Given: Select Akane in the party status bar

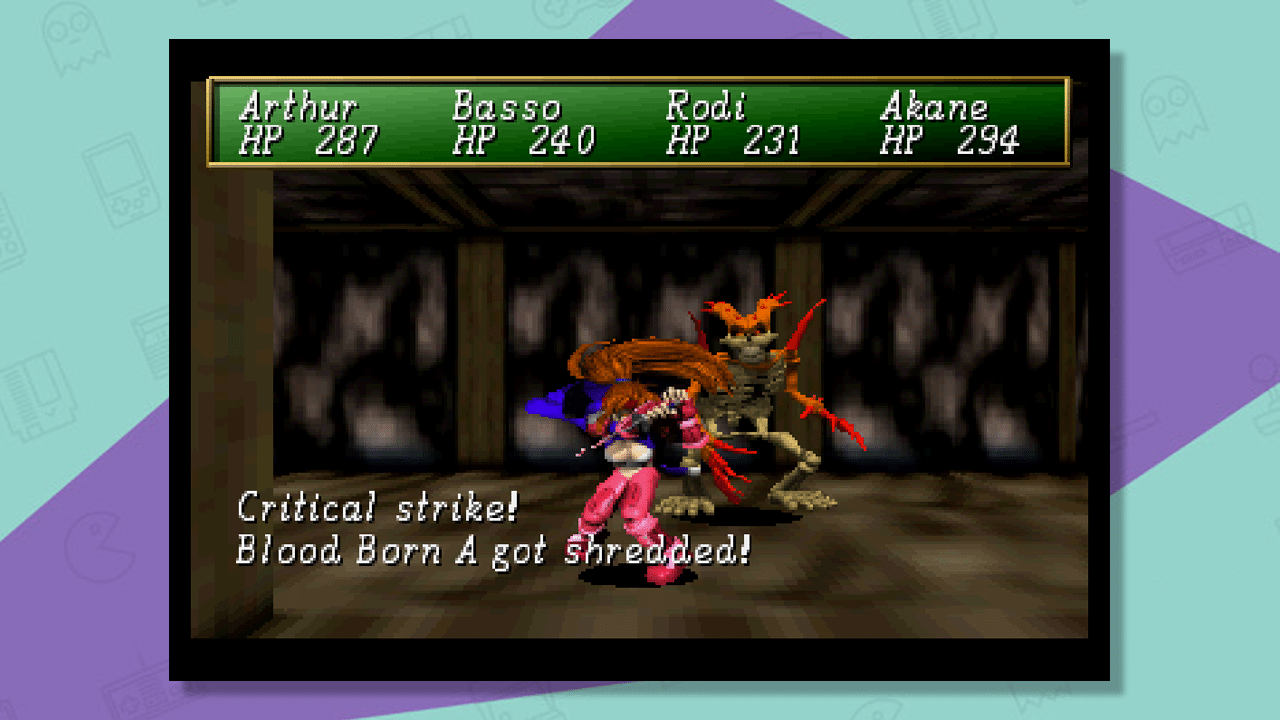Looking at the screenshot, I should click(x=935, y=107).
